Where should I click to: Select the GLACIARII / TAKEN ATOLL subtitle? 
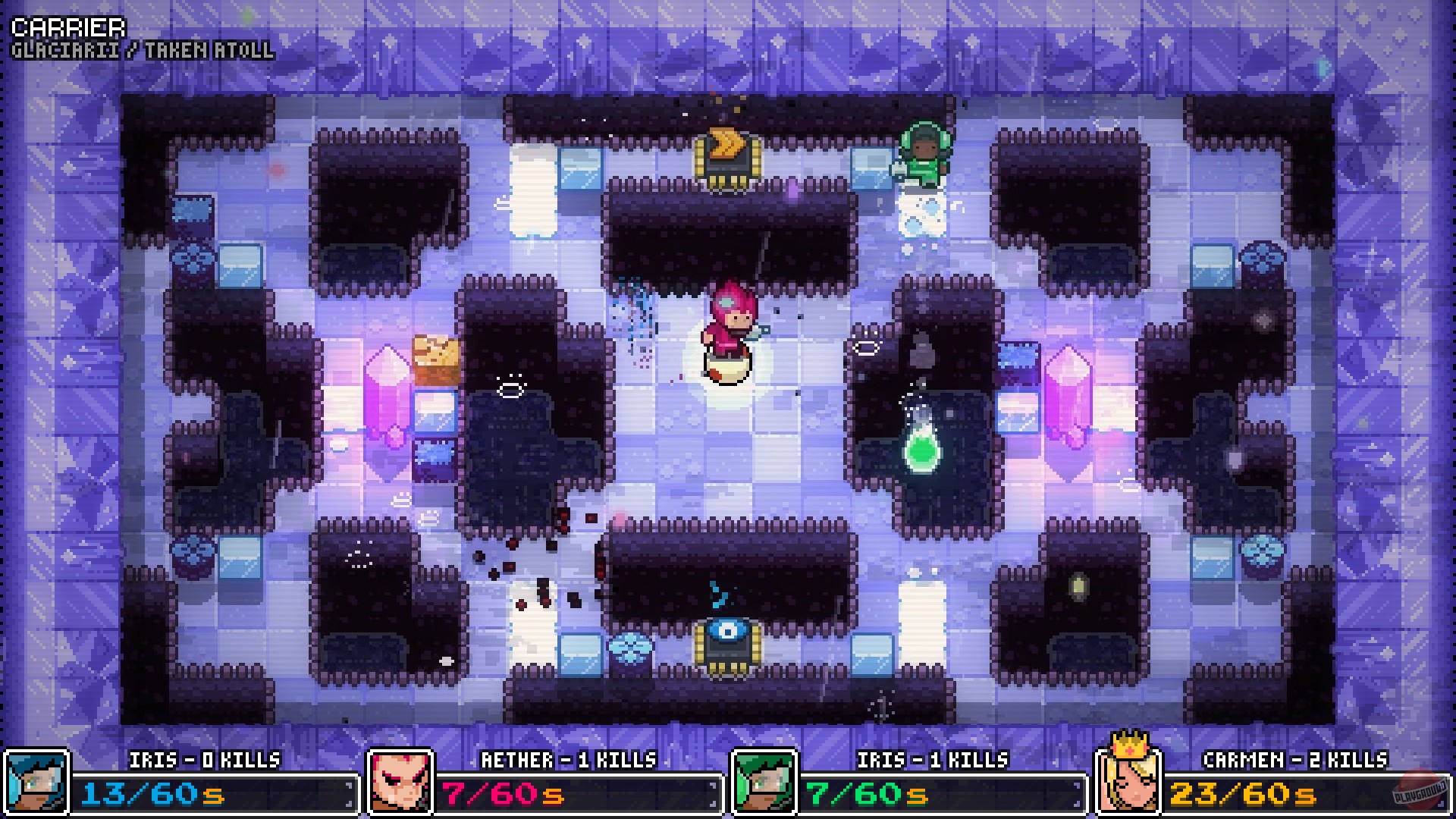coord(140,52)
